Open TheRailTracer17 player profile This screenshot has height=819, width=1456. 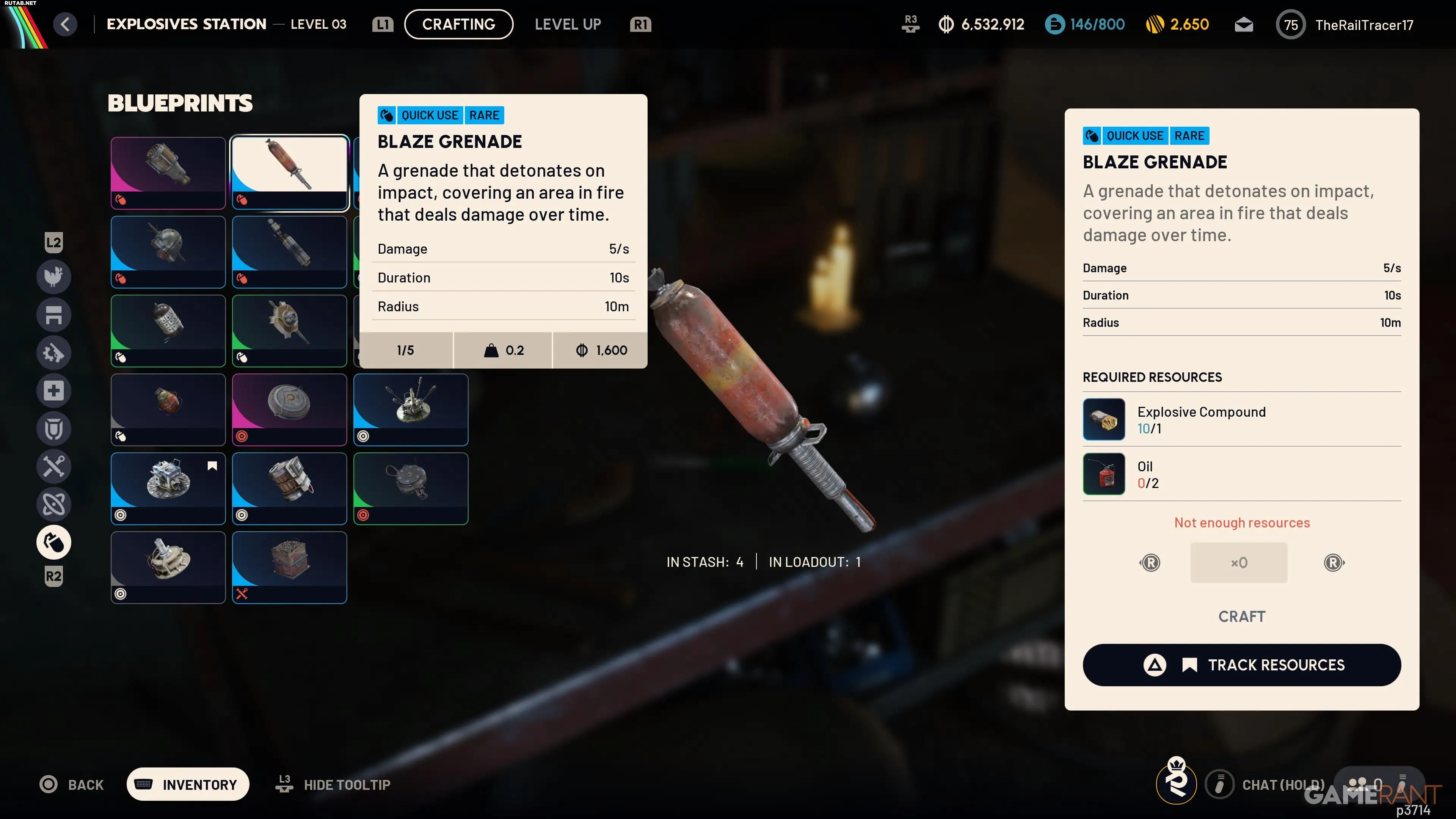pyautogui.click(x=1363, y=25)
